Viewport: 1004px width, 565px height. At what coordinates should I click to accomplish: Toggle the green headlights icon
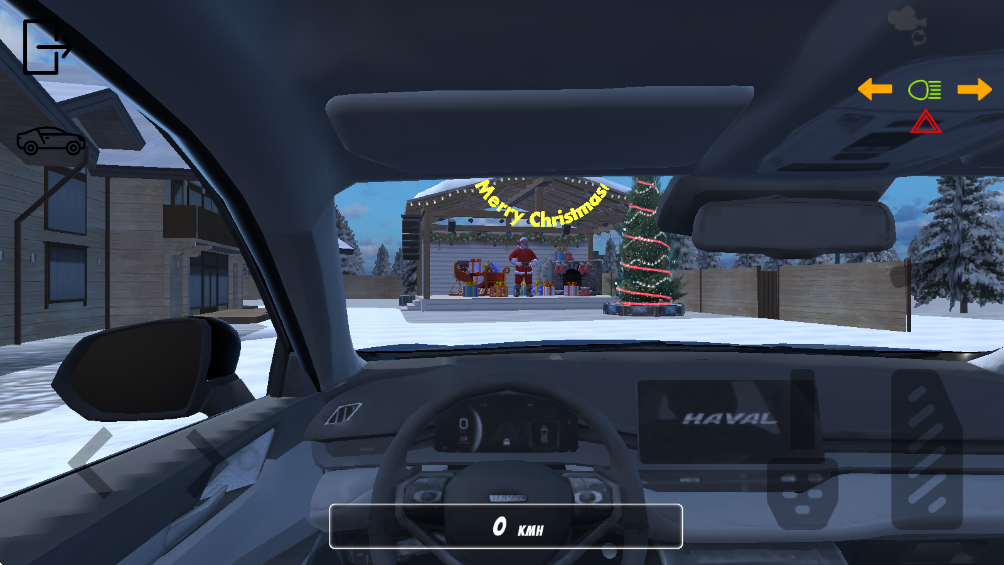pyautogui.click(x=925, y=90)
